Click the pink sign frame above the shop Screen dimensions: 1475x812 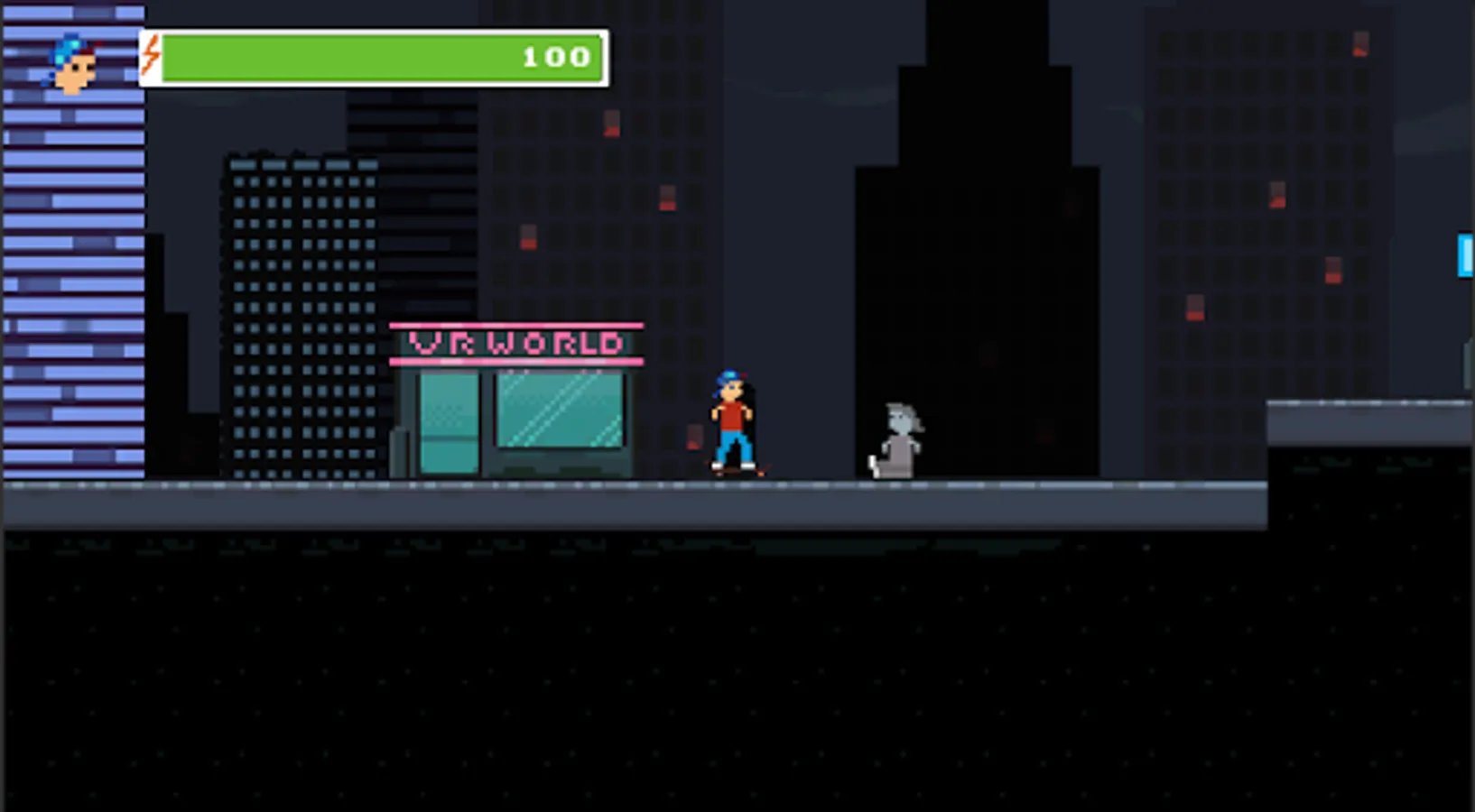516,325
